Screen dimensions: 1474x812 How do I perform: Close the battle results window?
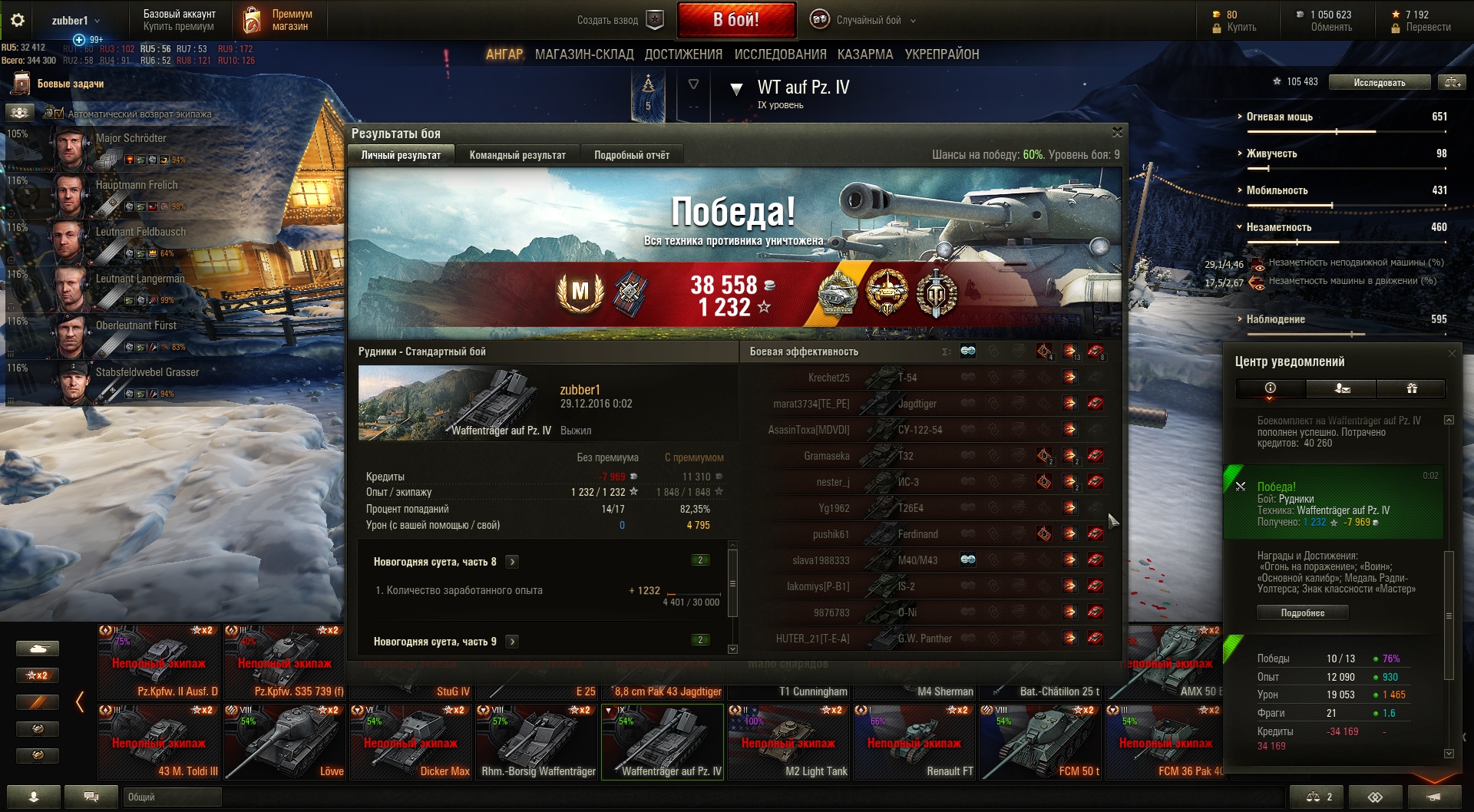click(x=1117, y=133)
